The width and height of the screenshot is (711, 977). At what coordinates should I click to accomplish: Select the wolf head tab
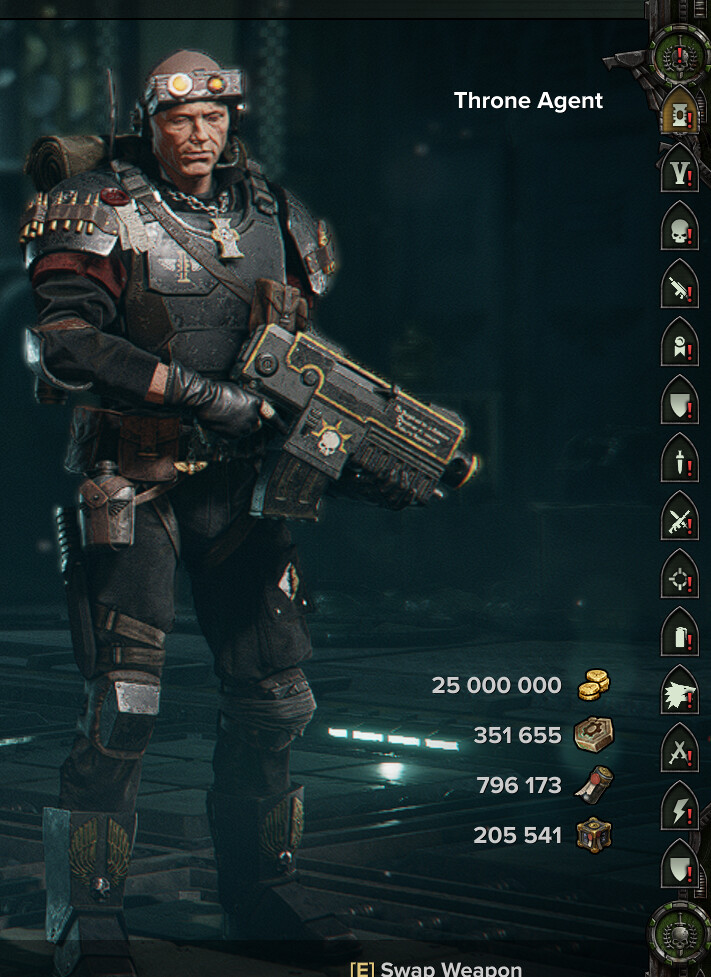coord(680,693)
